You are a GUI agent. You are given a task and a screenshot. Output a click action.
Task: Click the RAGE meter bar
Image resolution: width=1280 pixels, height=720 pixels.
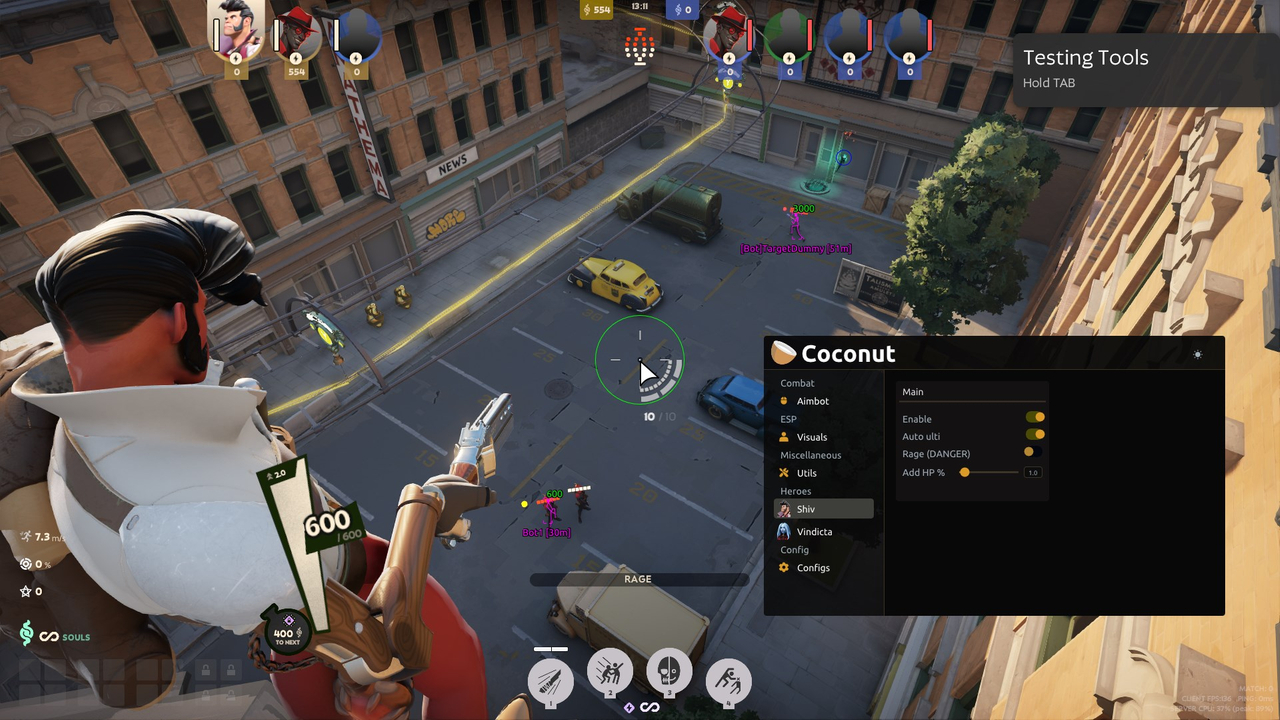point(638,579)
